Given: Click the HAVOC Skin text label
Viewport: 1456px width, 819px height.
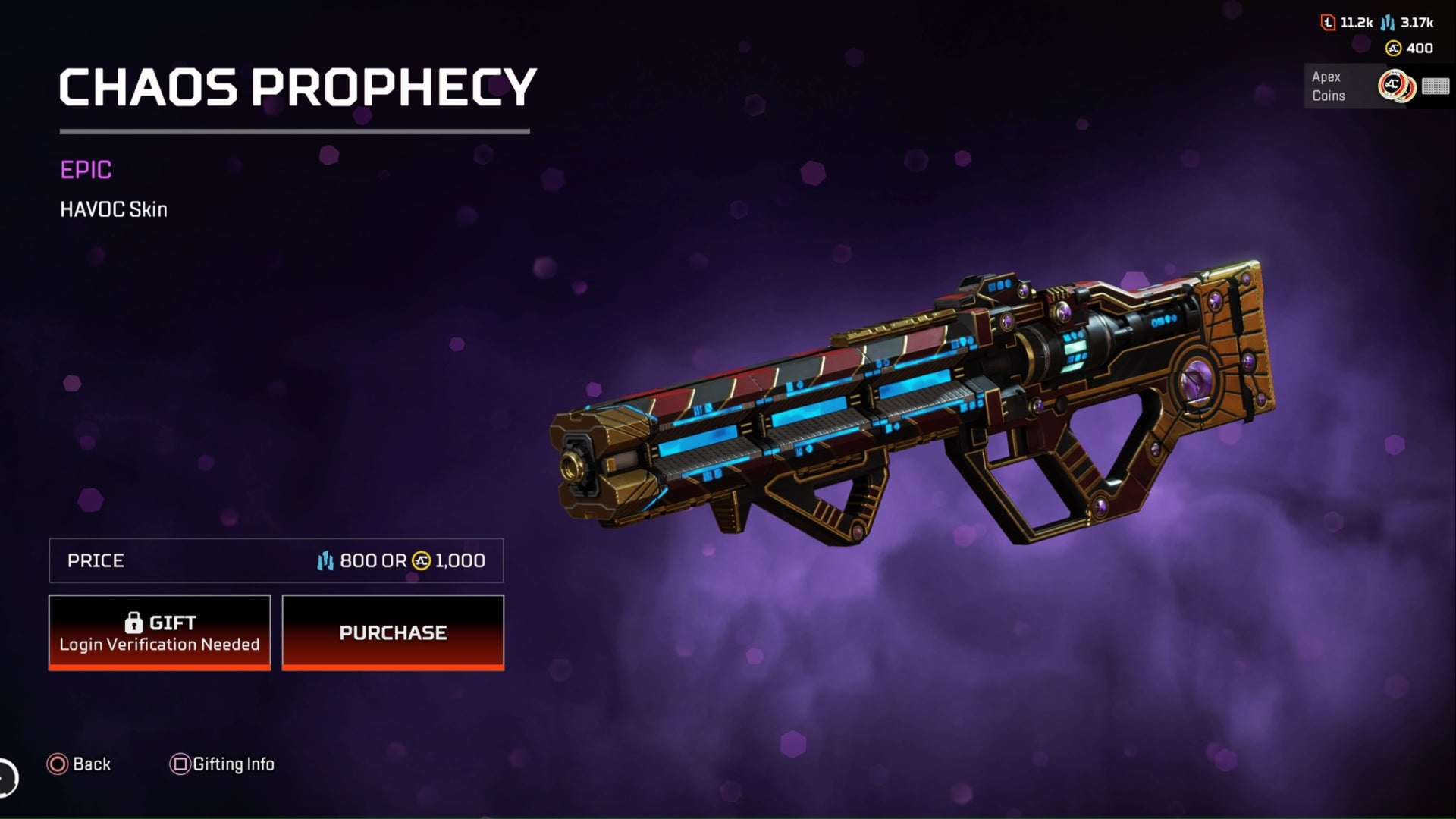Looking at the screenshot, I should (x=114, y=209).
